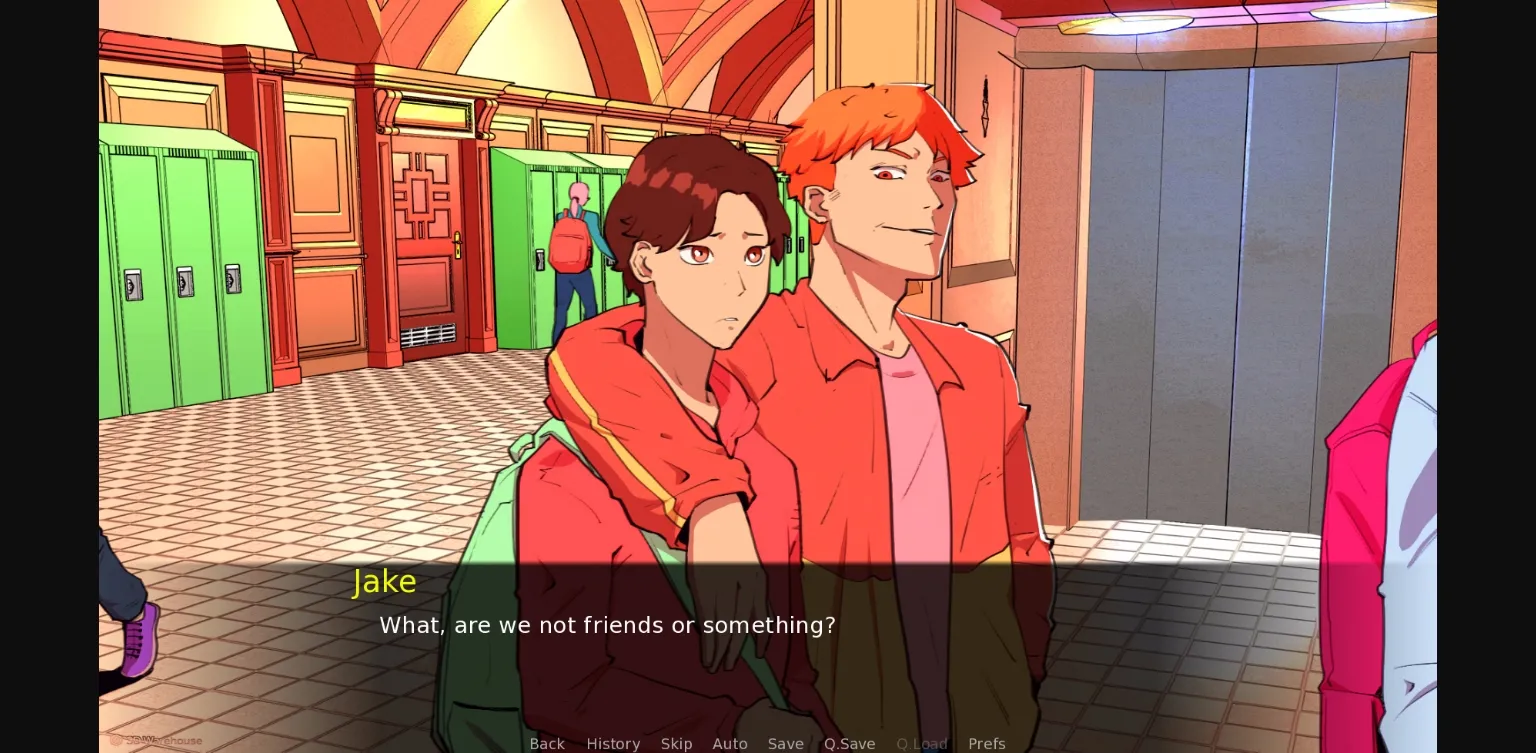The image size is (1536, 753).
Task: Click the grayed-out Q.Load option
Action: pyautogui.click(x=921, y=744)
